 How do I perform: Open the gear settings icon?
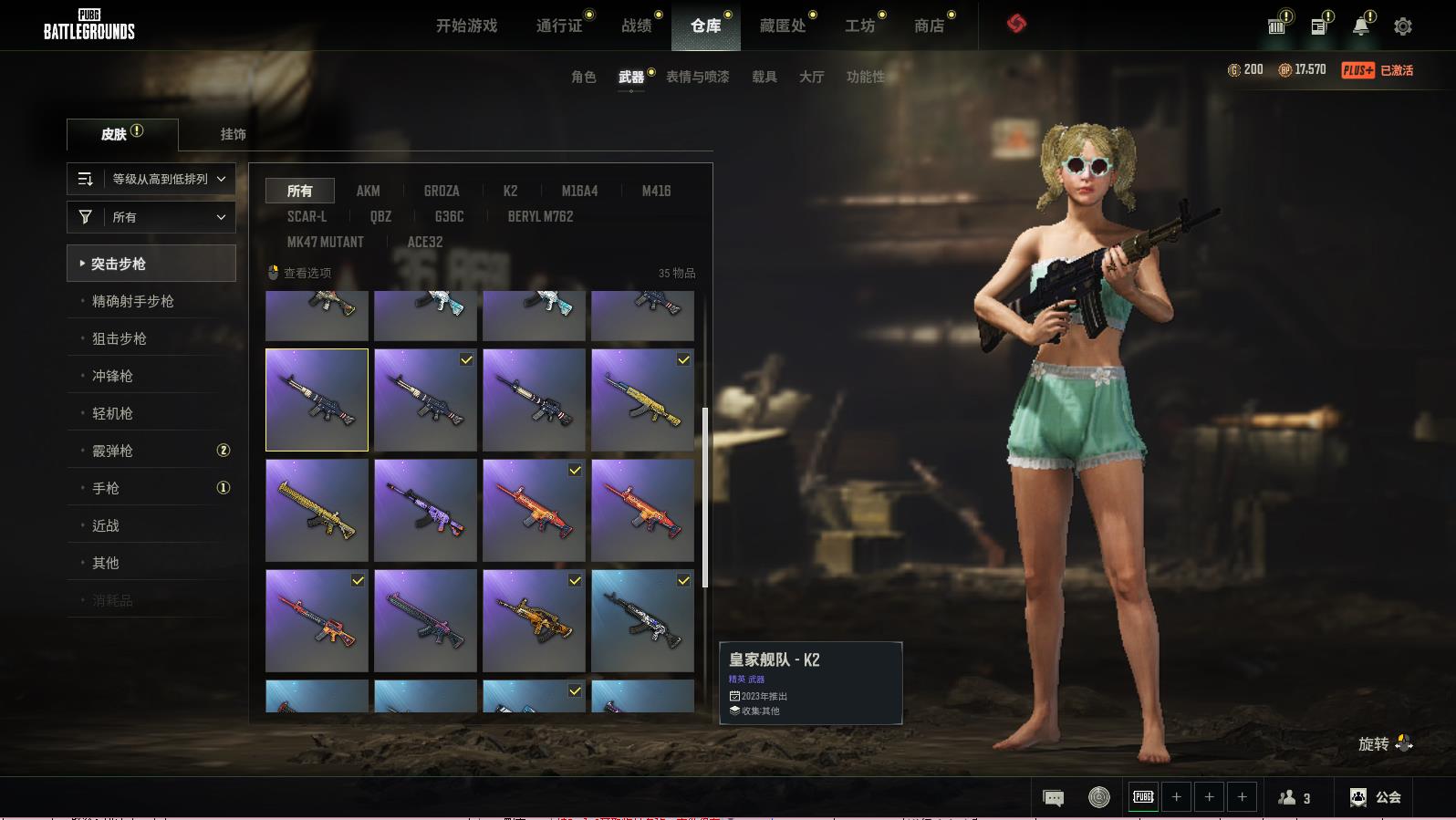tap(1403, 26)
